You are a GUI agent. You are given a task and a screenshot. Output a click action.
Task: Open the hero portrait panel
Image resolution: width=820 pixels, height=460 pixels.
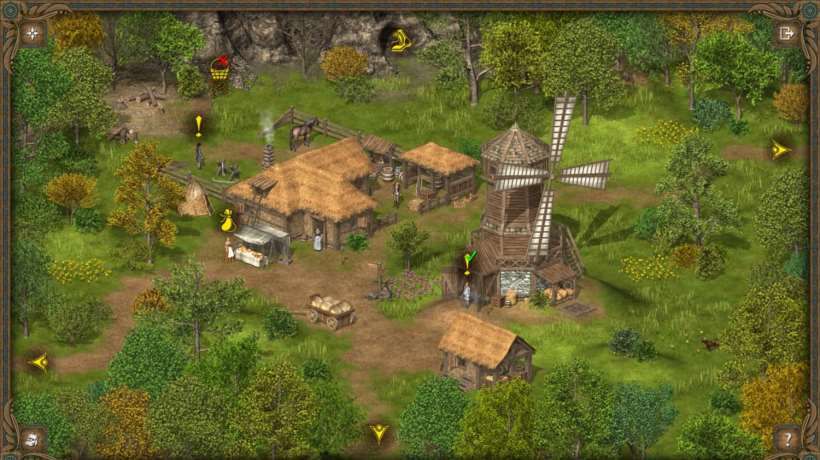pos(33,437)
